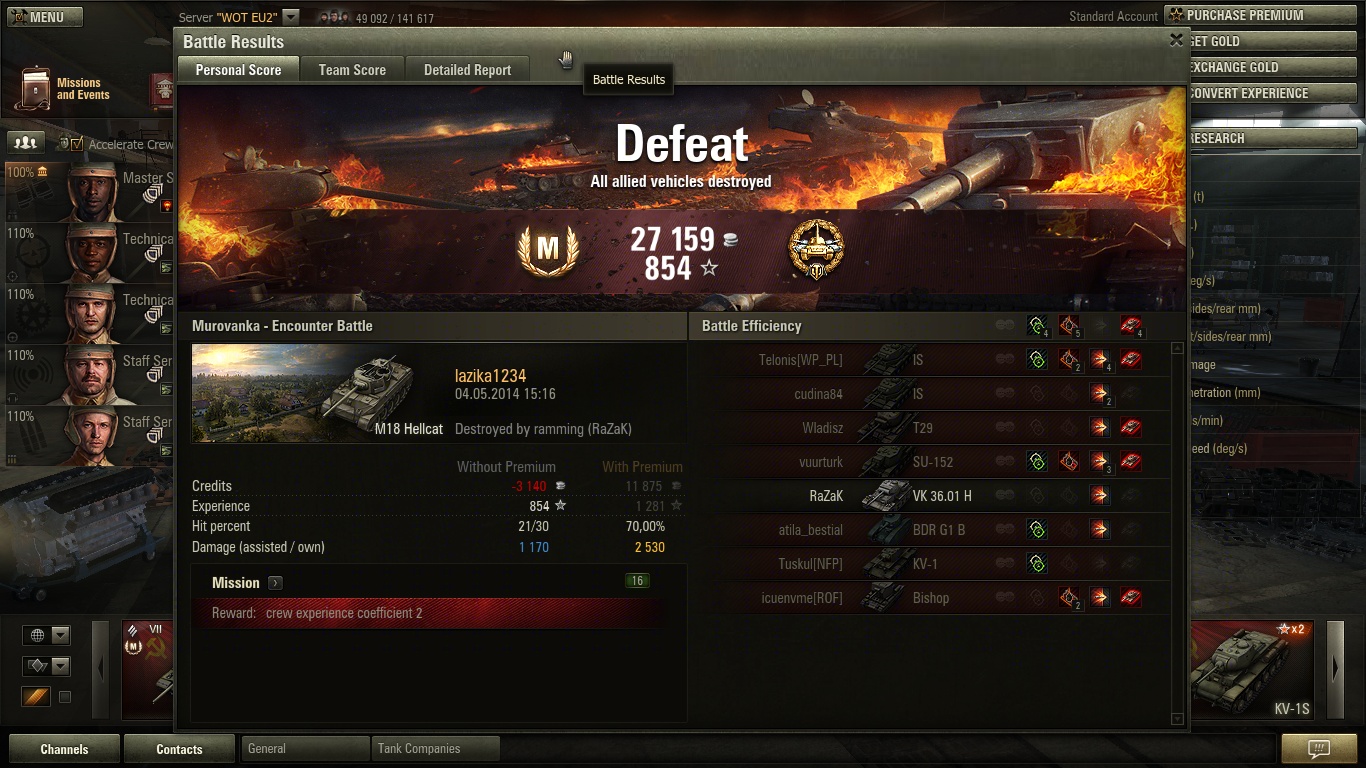Open the Channels button
The height and width of the screenshot is (768, 1366).
click(64, 749)
